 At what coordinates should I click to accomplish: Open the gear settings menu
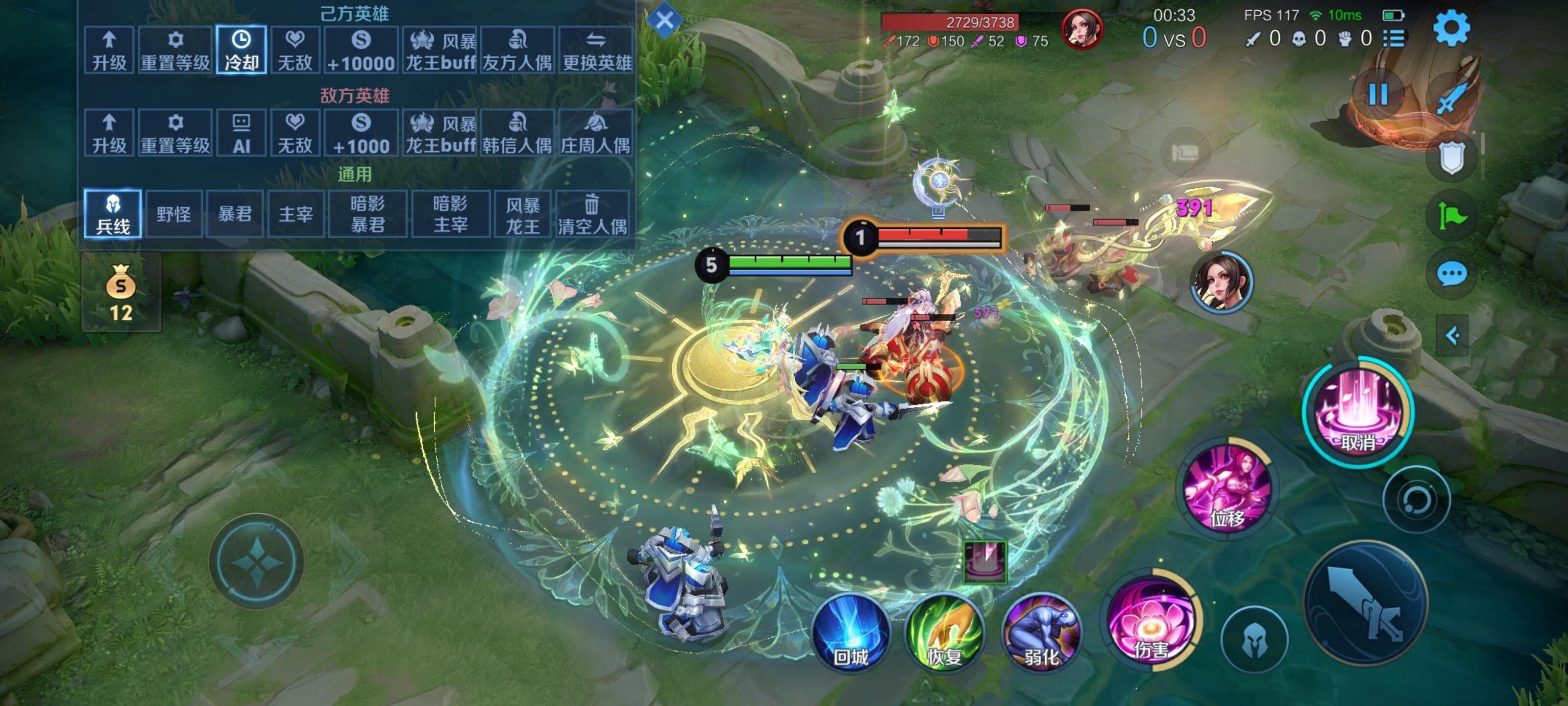[1452, 28]
